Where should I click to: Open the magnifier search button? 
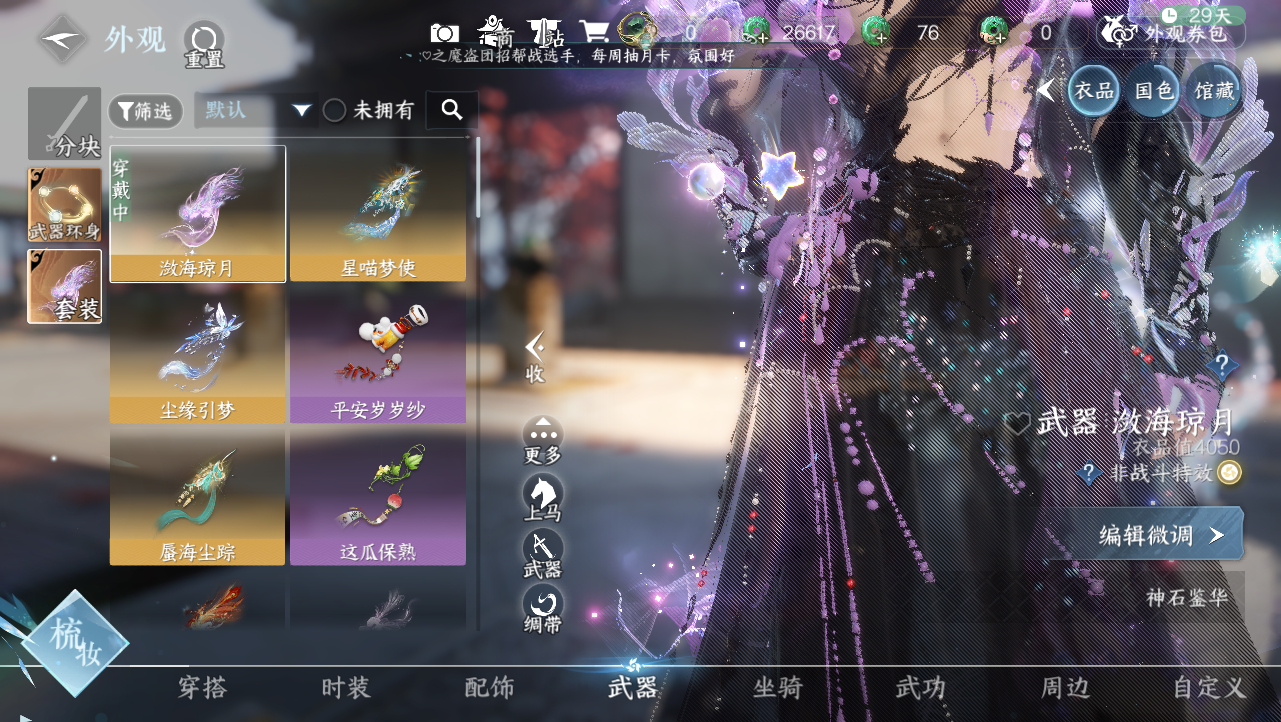click(452, 110)
